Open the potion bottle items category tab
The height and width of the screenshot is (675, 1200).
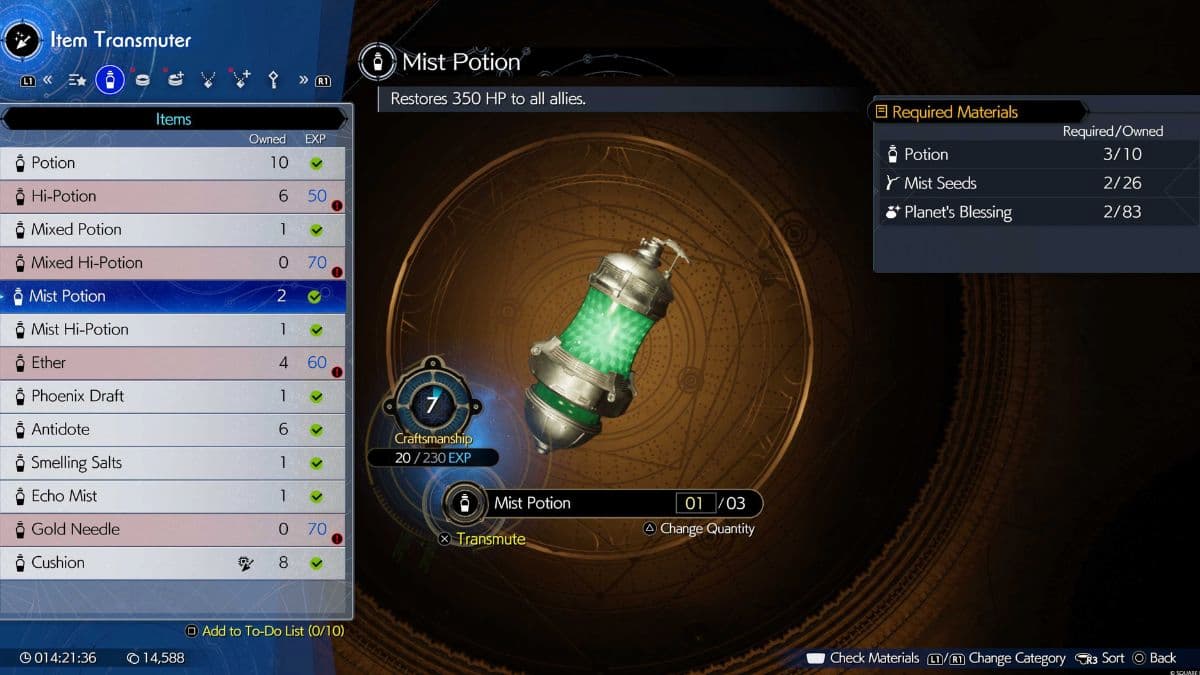(110, 80)
